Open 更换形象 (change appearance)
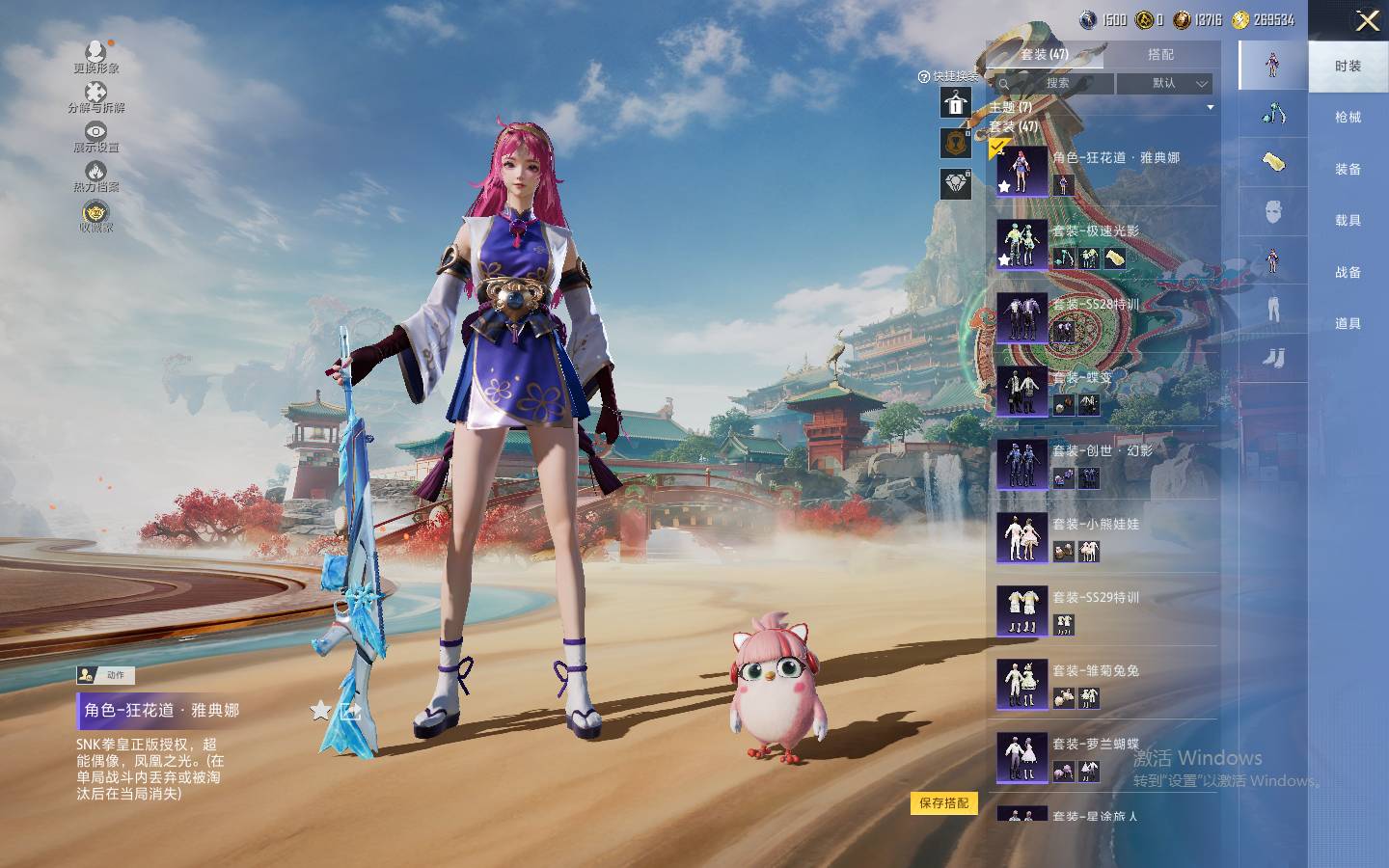This screenshot has width=1389, height=868. point(95,56)
